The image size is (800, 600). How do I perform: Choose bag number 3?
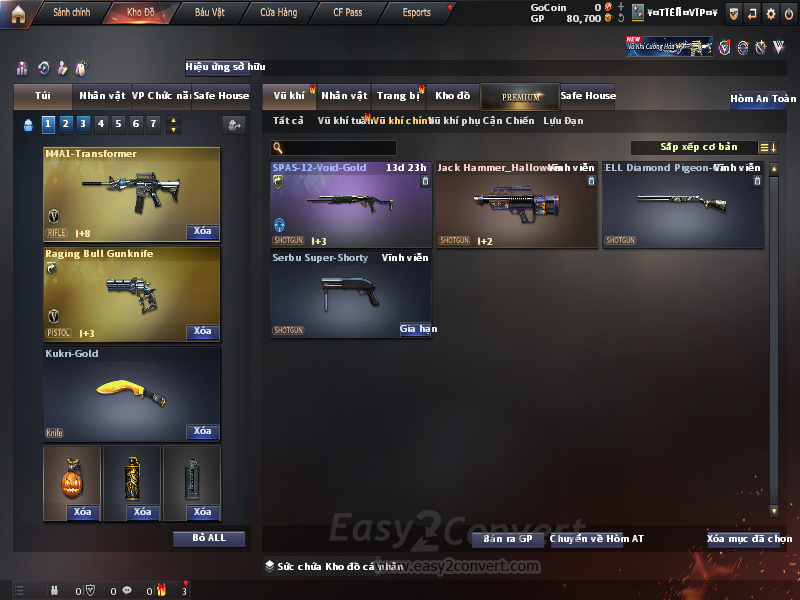[83, 124]
